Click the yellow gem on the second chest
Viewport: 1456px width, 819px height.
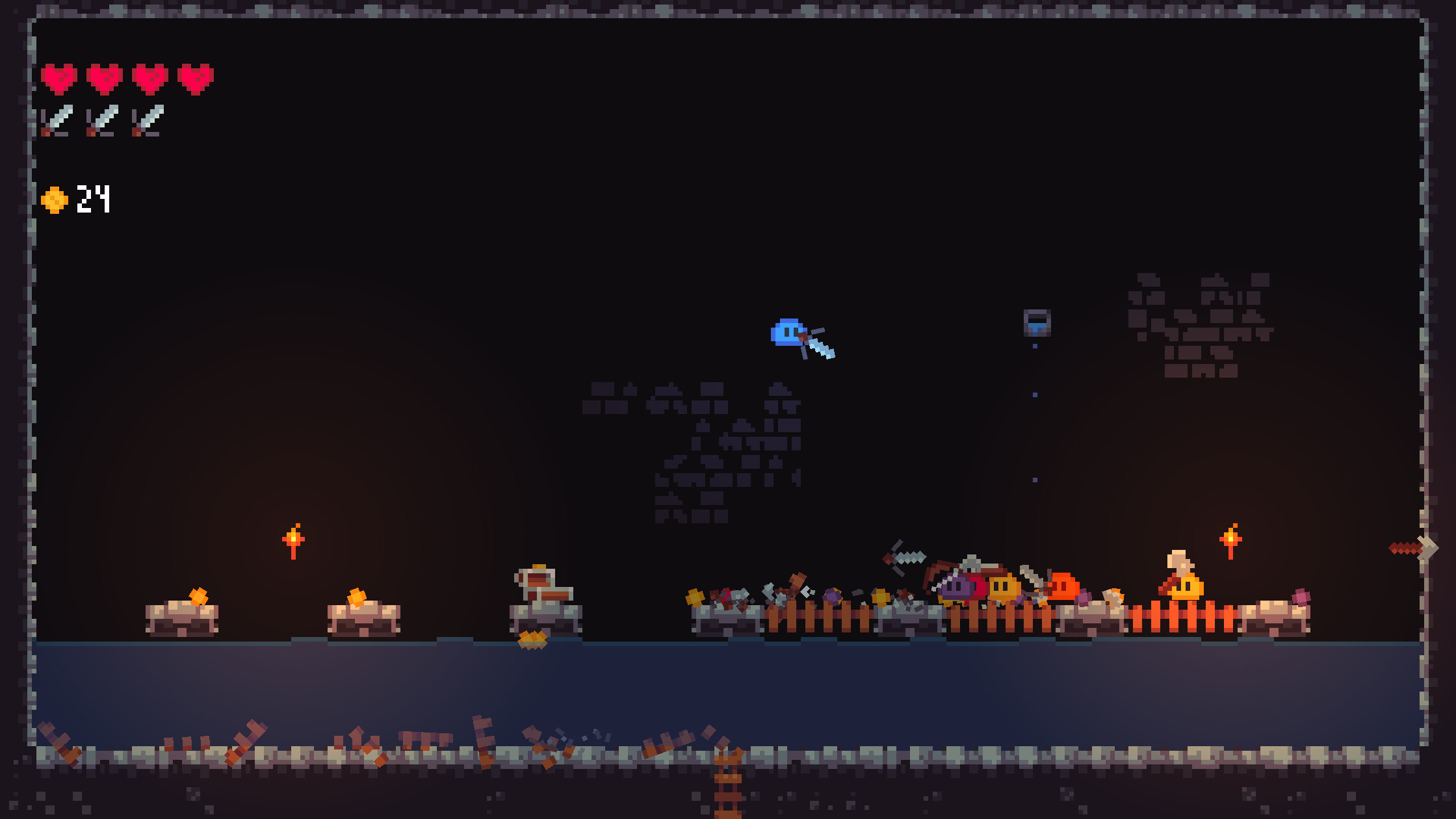point(356,596)
